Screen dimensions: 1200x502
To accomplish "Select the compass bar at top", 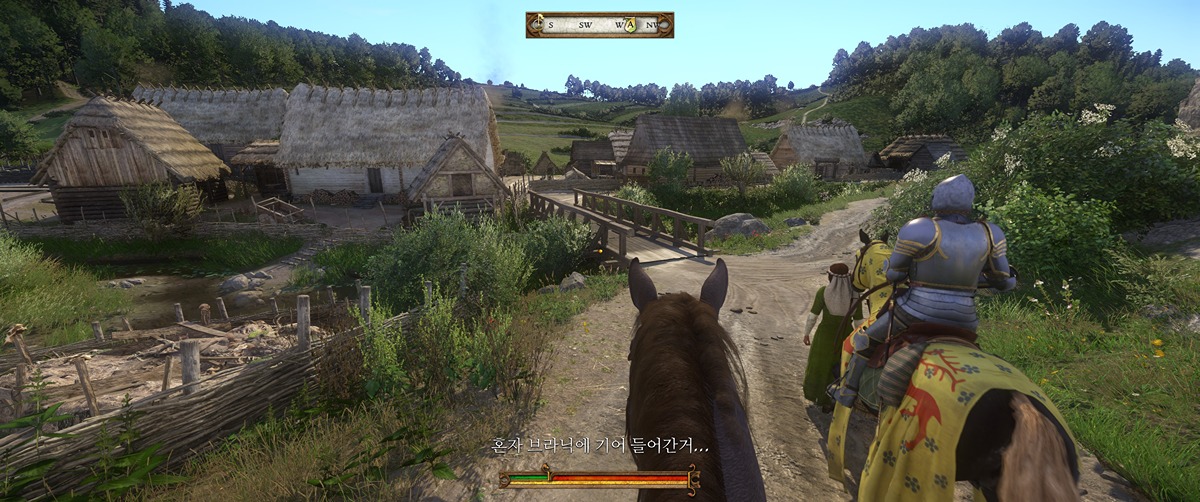I will pos(599,25).
